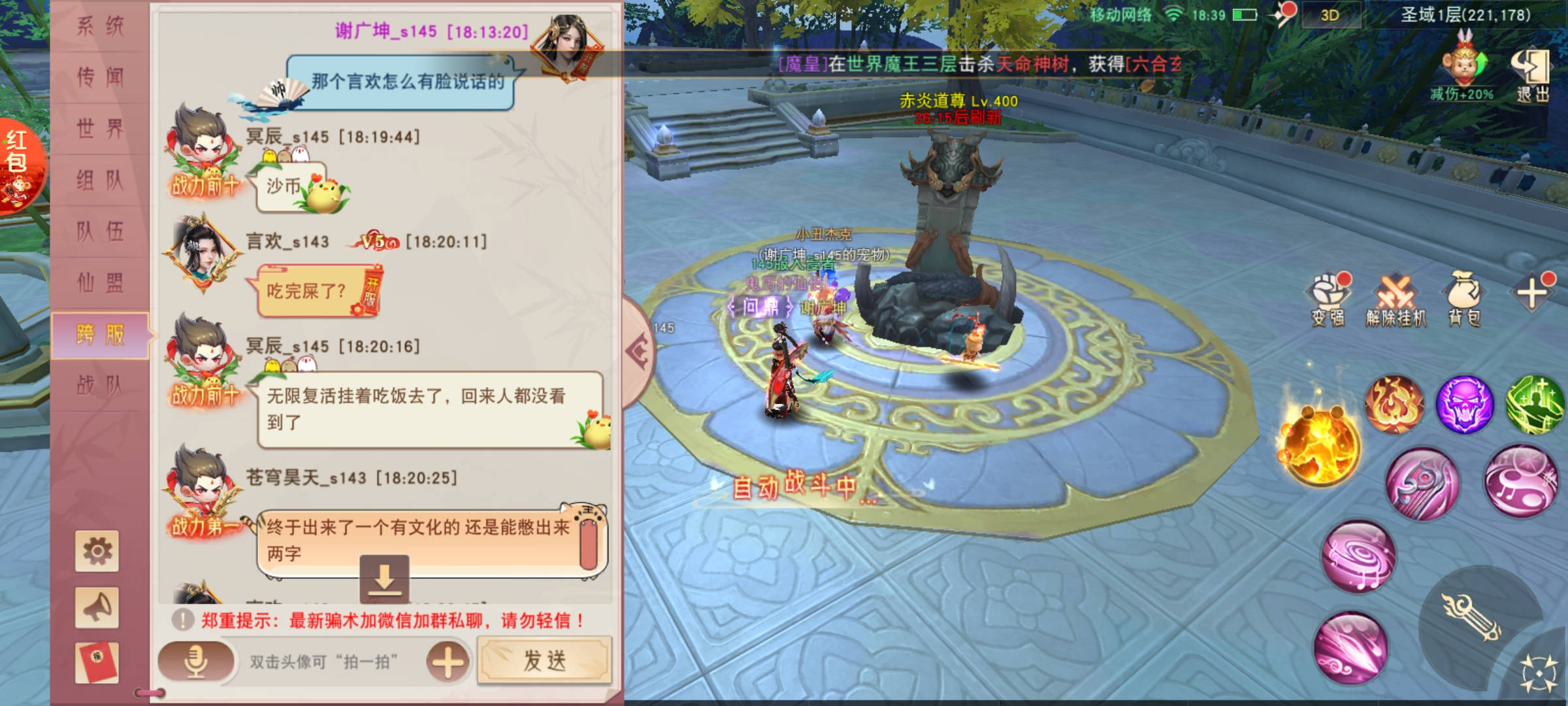1568x706 pixels.
Task: Switch to 组队 channel
Action: pyautogui.click(x=100, y=180)
